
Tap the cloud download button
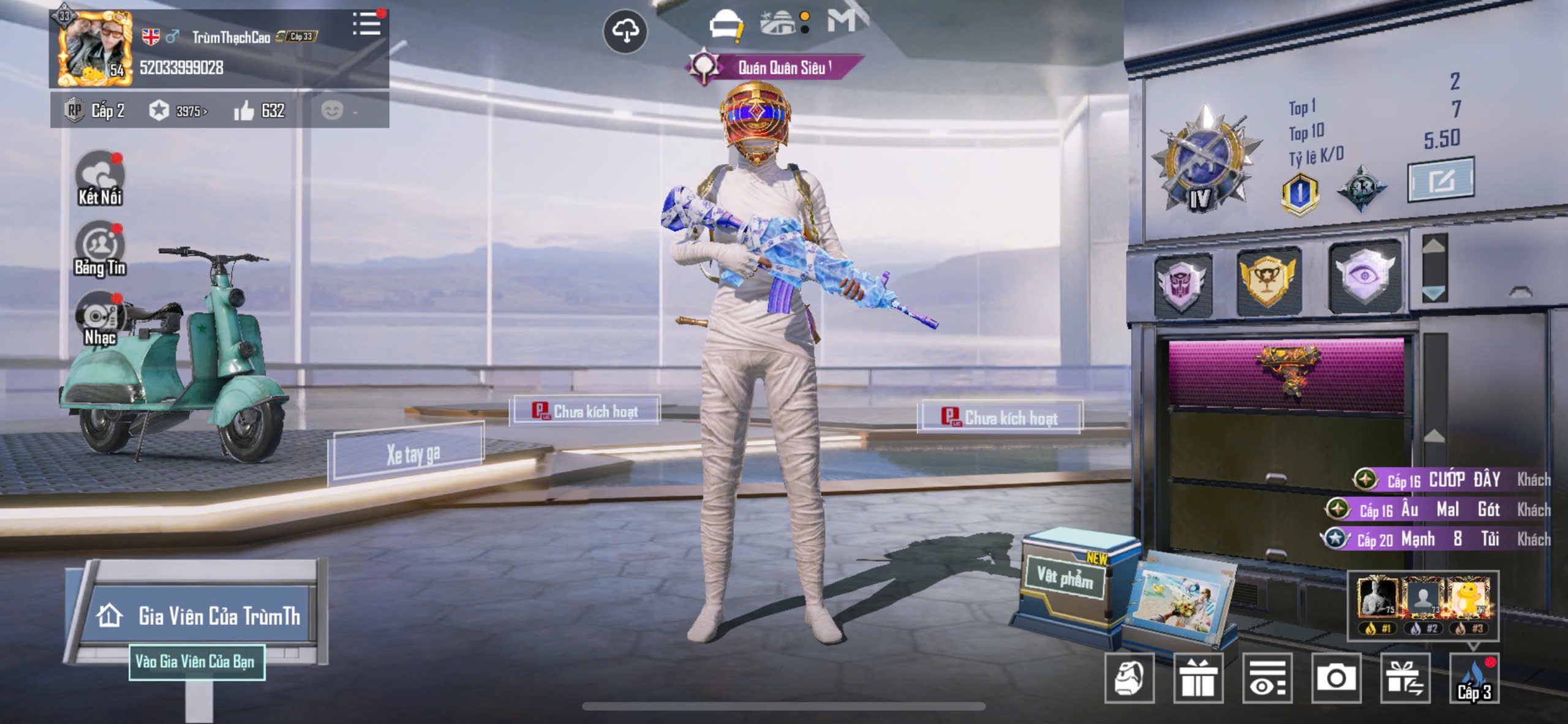pos(625,31)
